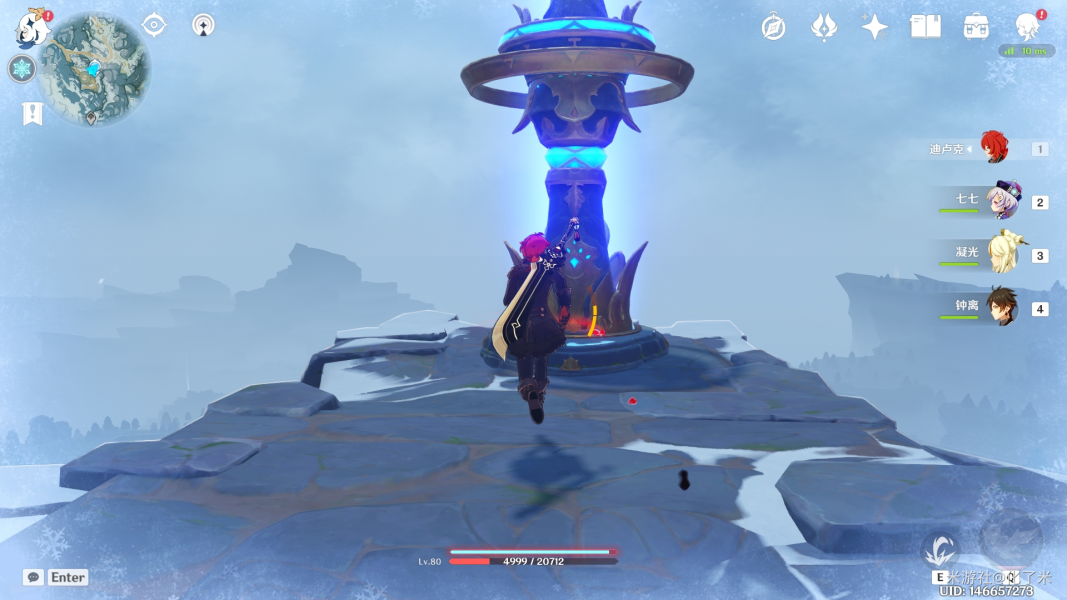The image size is (1067, 600).
Task: Open the winged battle pass icon
Action: click(x=824, y=27)
